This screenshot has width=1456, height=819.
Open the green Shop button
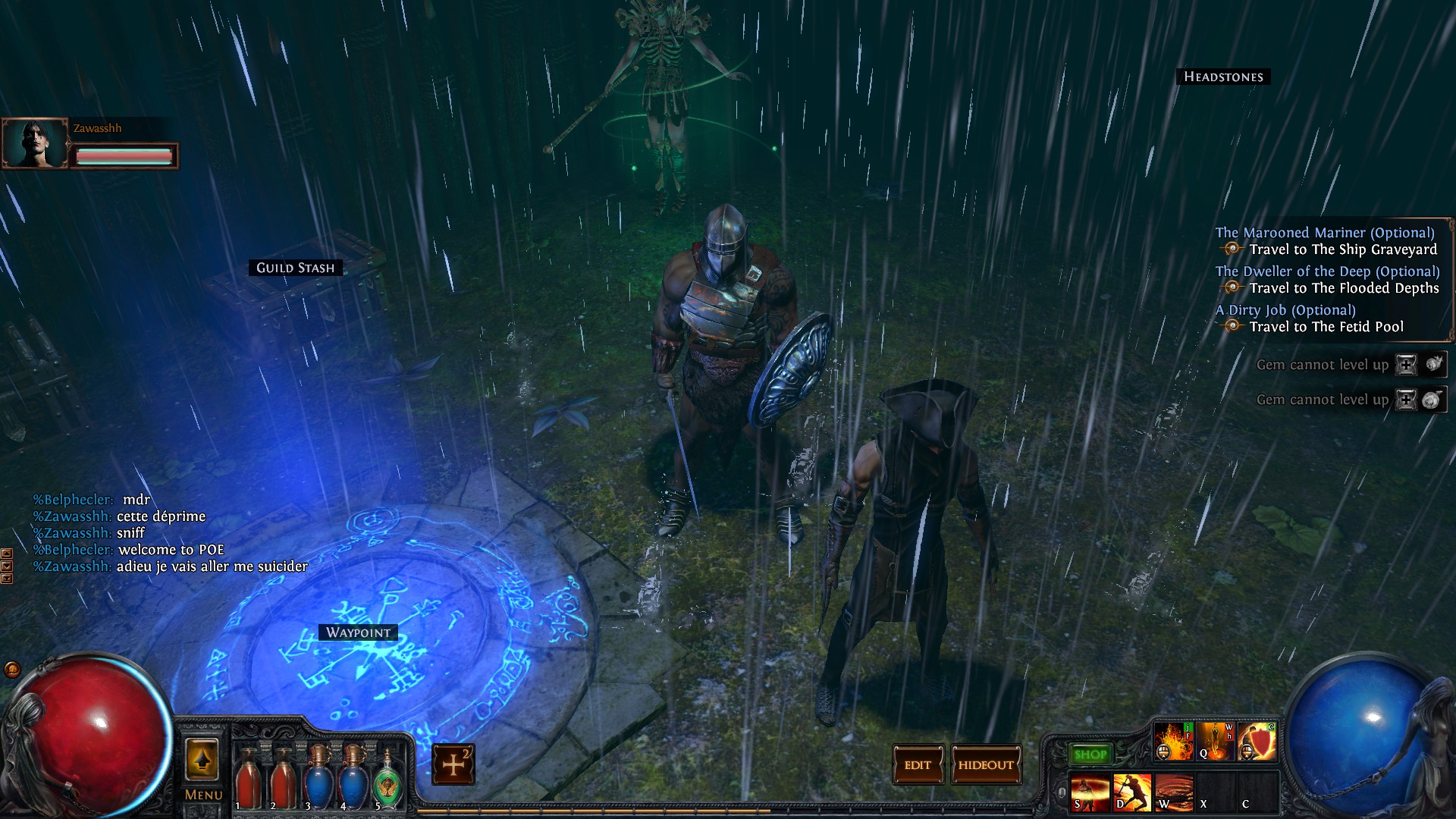coord(1090,755)
